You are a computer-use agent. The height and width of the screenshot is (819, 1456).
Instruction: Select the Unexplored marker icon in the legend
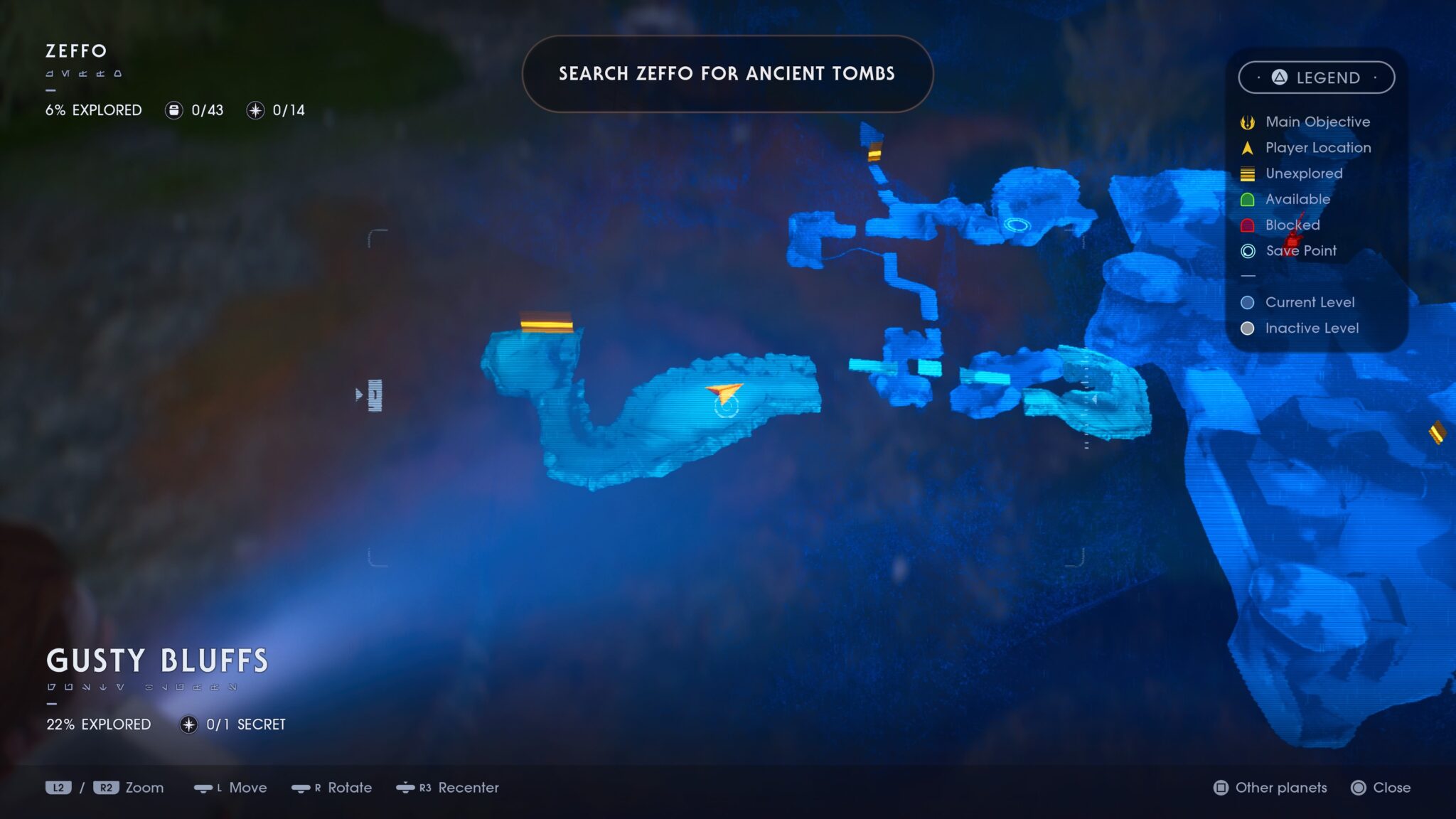coord(1248,173)
